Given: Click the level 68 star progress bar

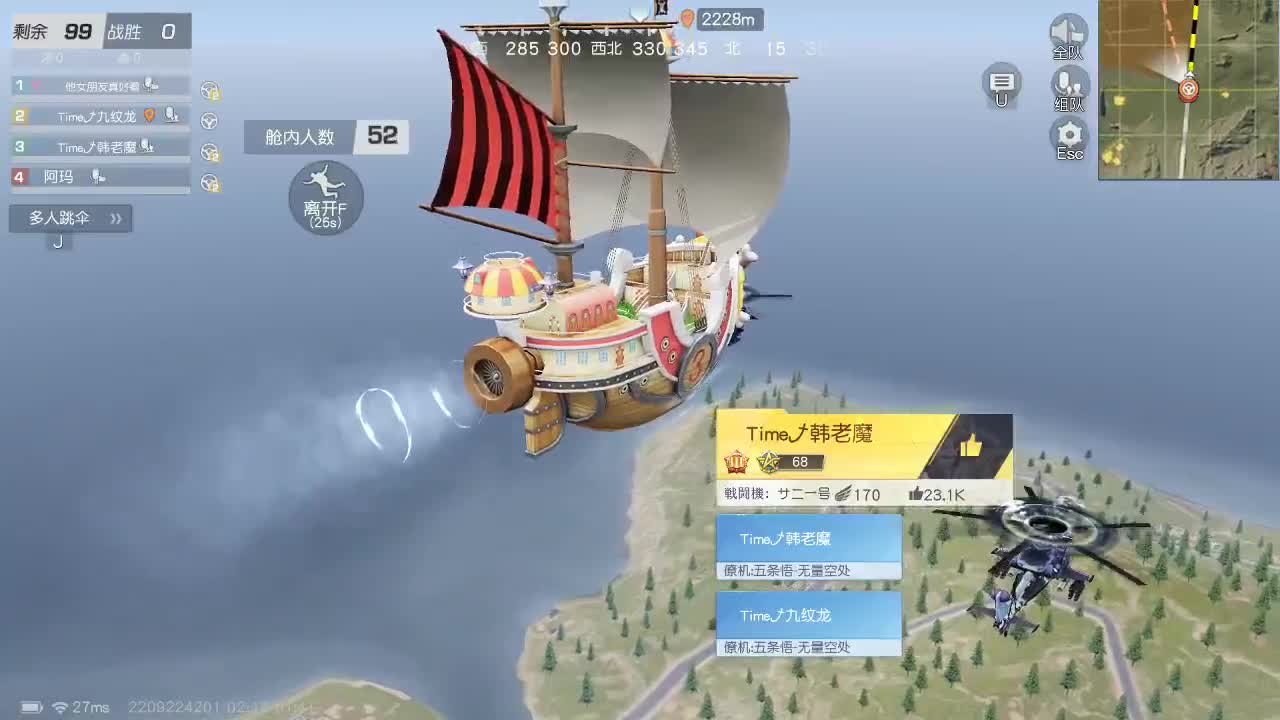Looking at the screenshot, I should (790, 462).
